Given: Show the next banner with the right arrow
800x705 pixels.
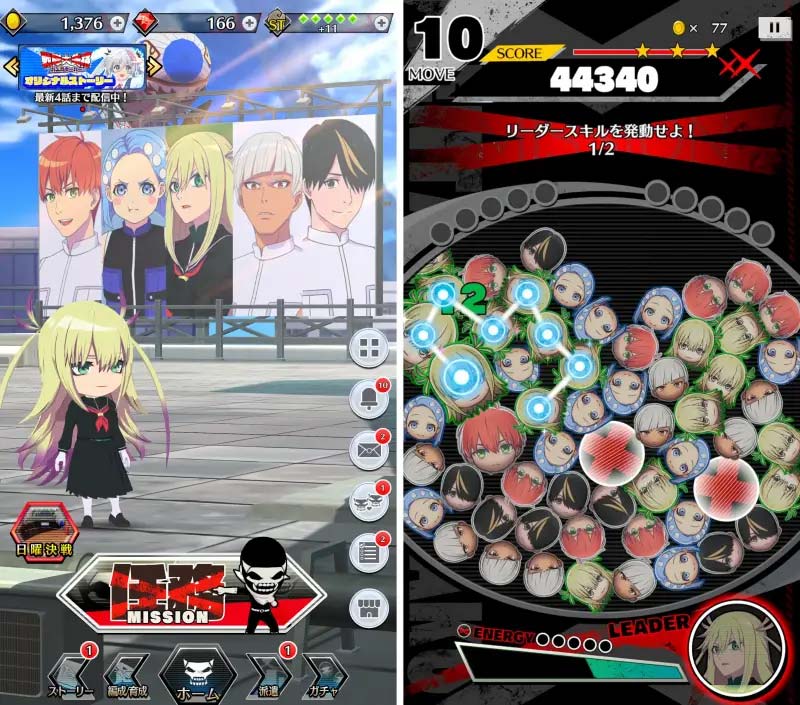Looking at the screenshot, I should click(x=154, y=66).
